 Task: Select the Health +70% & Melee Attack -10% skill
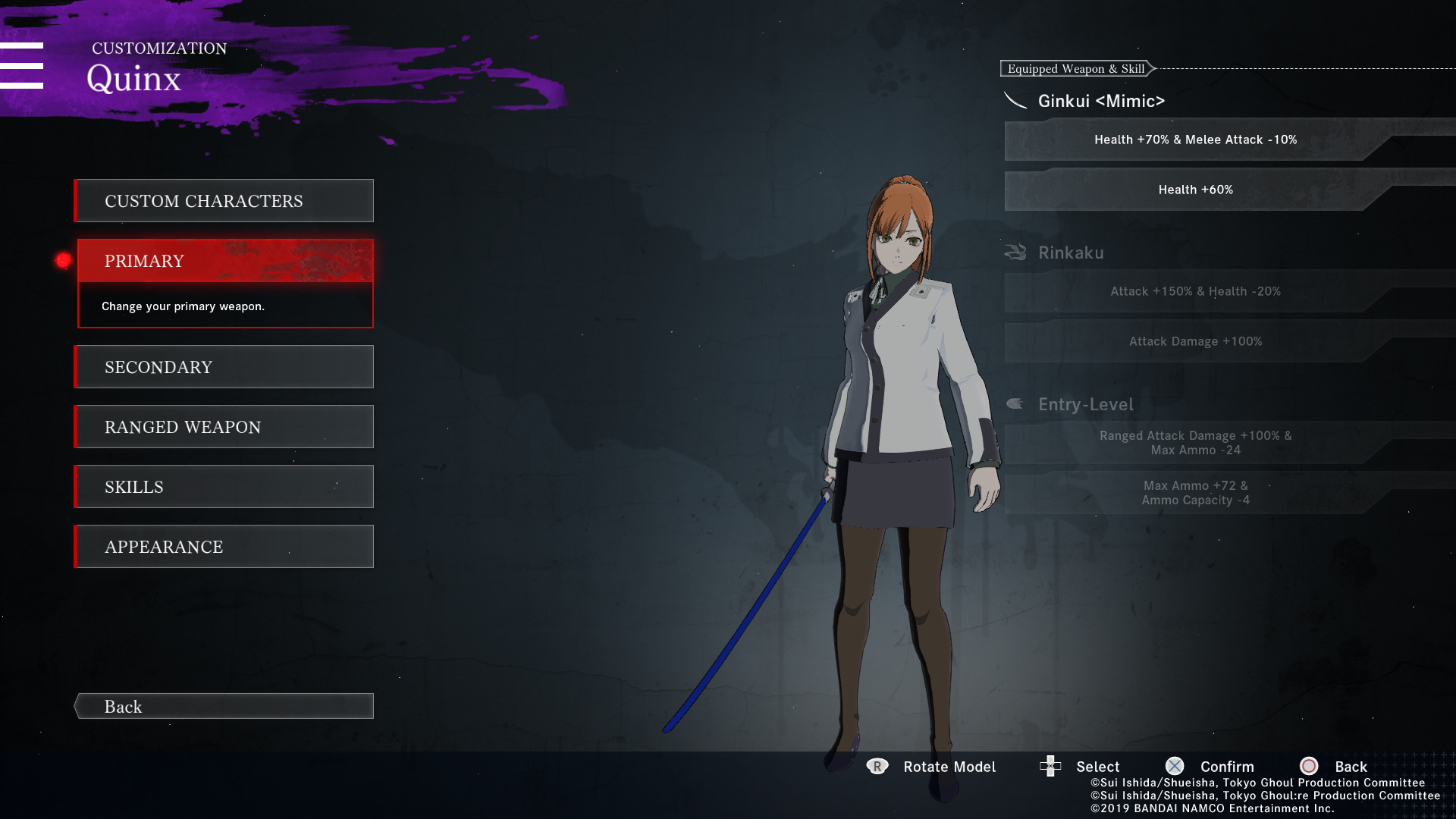coord(1195,140)
